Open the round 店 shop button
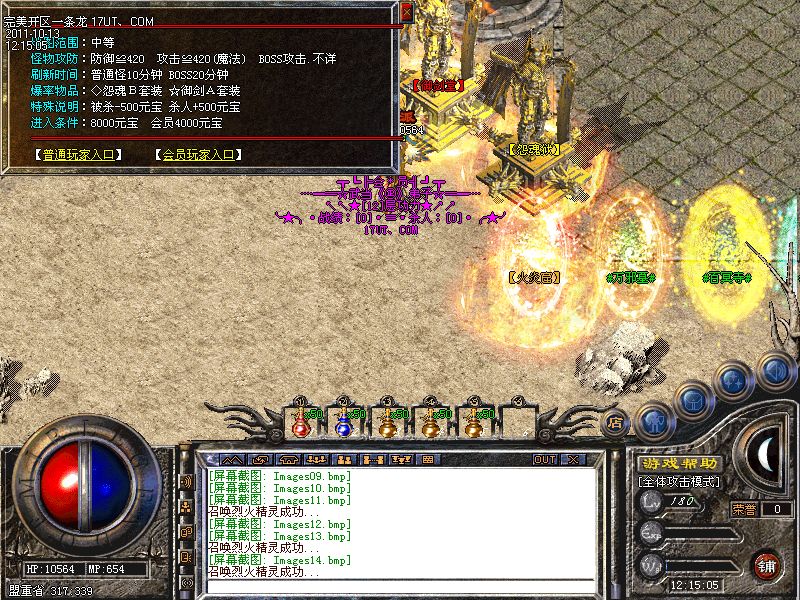The width and height of the screenshot is (800, 600). click(x=616, y=422)
